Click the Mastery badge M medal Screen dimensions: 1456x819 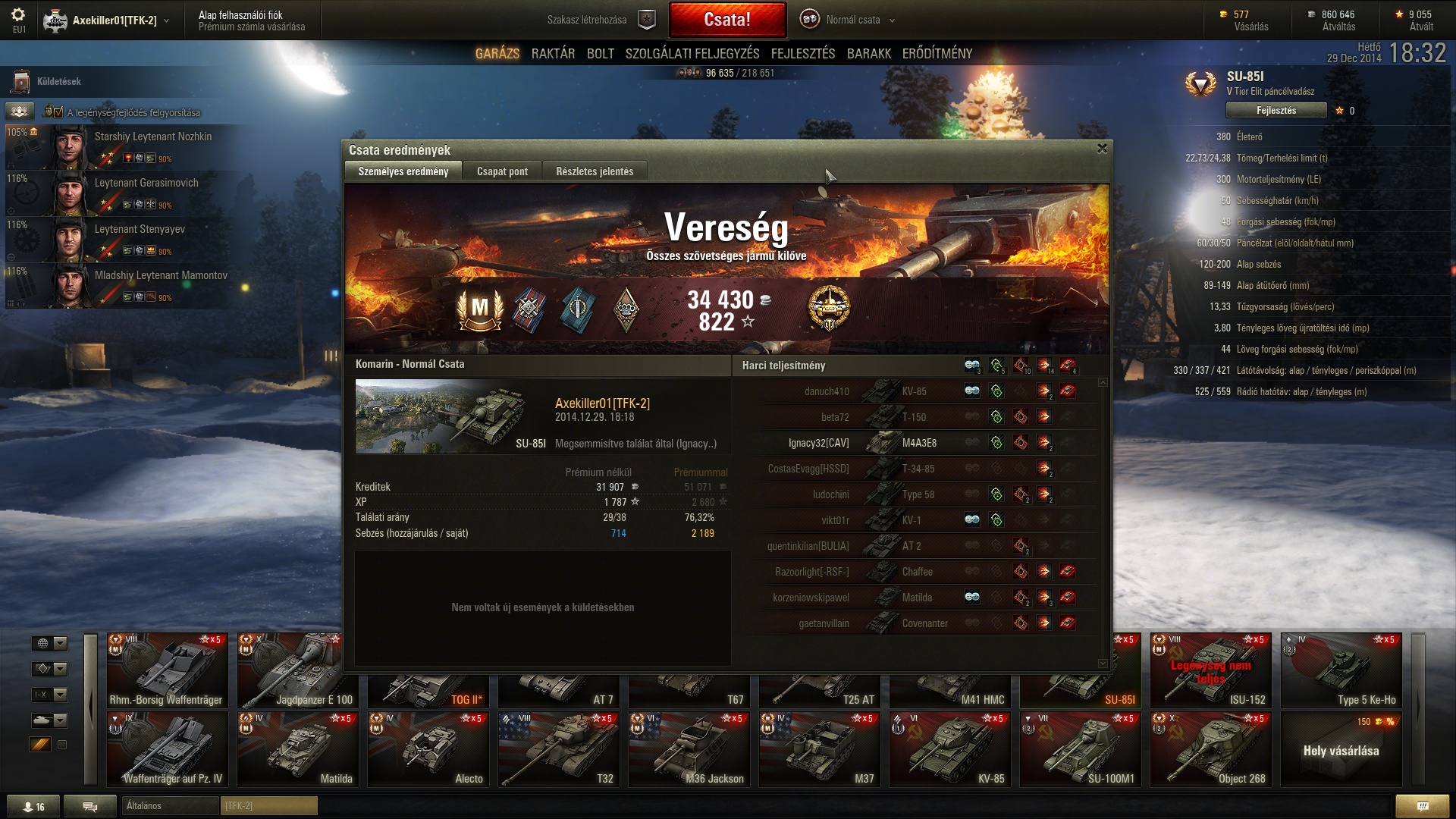point(480,309)
